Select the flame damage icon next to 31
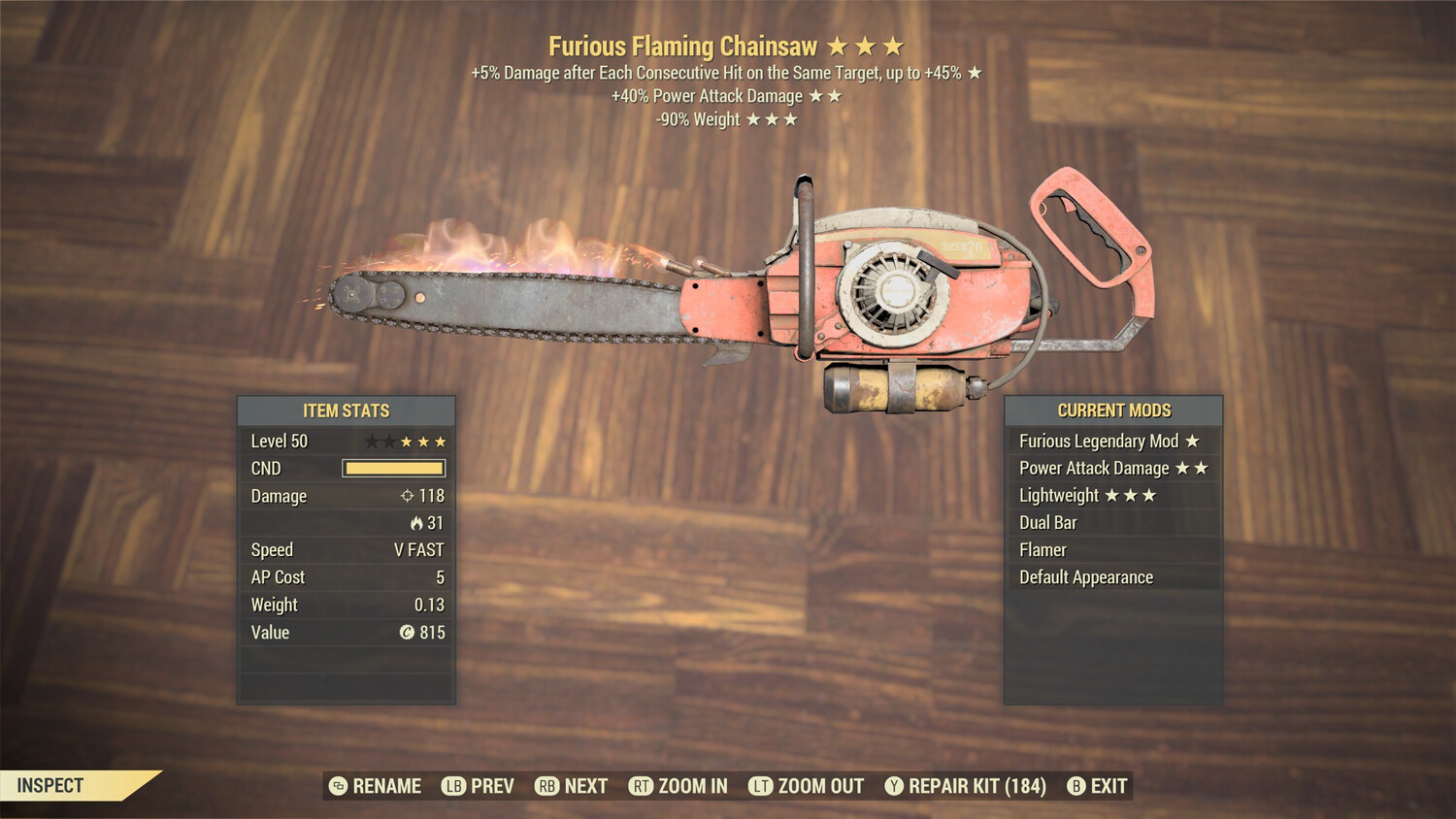The height and width of the screenshot is (819, 1456). [x=419, y=523]
